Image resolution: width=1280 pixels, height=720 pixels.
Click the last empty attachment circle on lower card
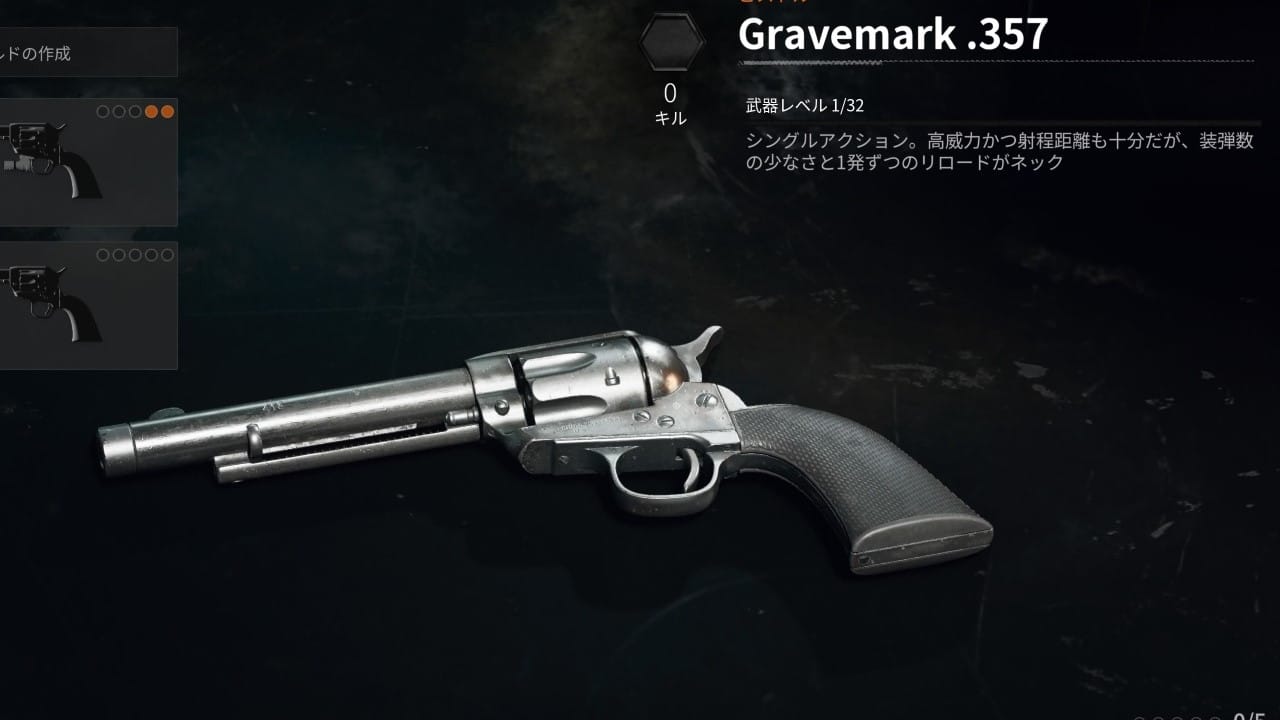(168, 254)
